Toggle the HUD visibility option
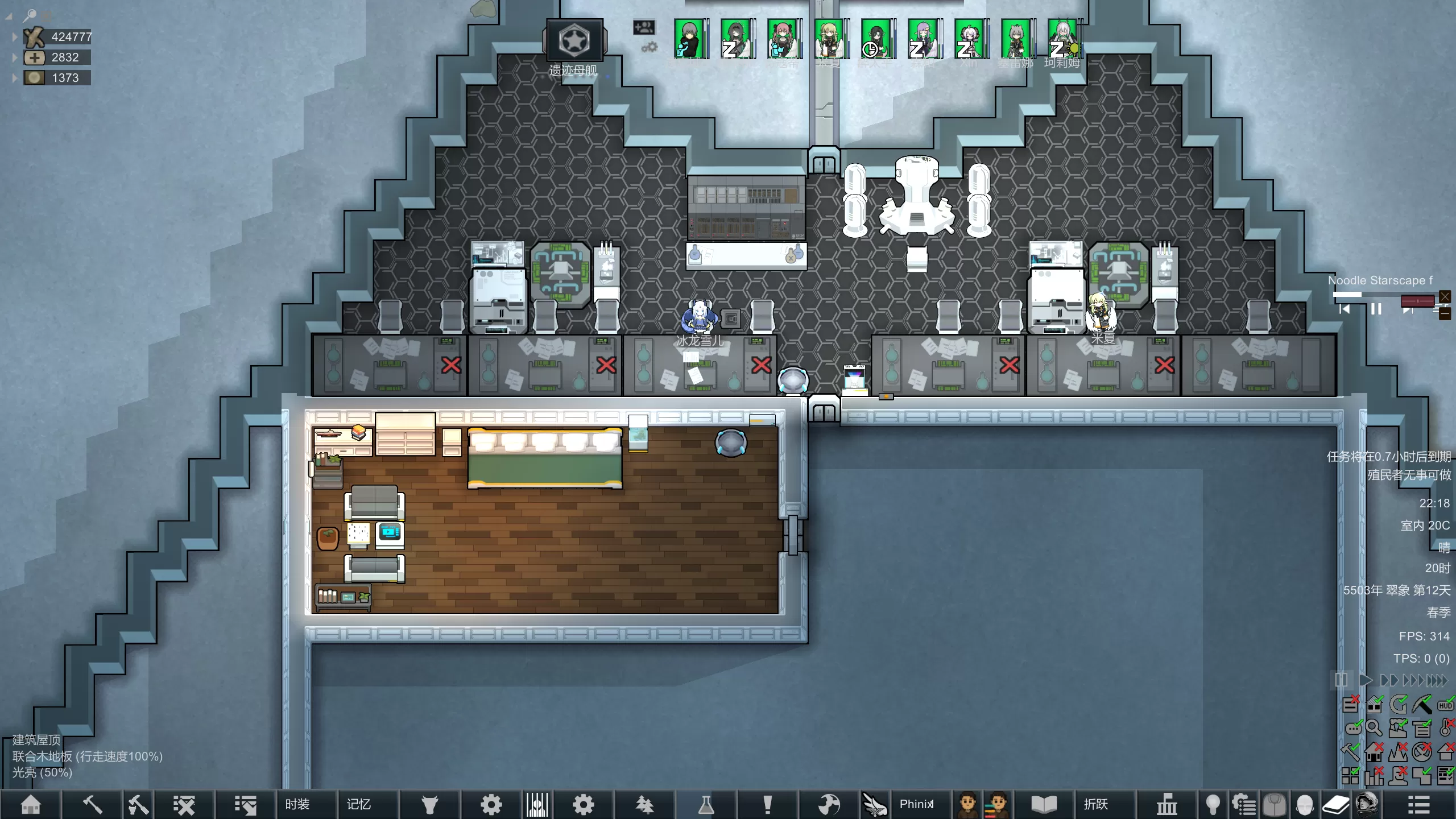The image size is (1456, 819). [x=1445, y=705]
